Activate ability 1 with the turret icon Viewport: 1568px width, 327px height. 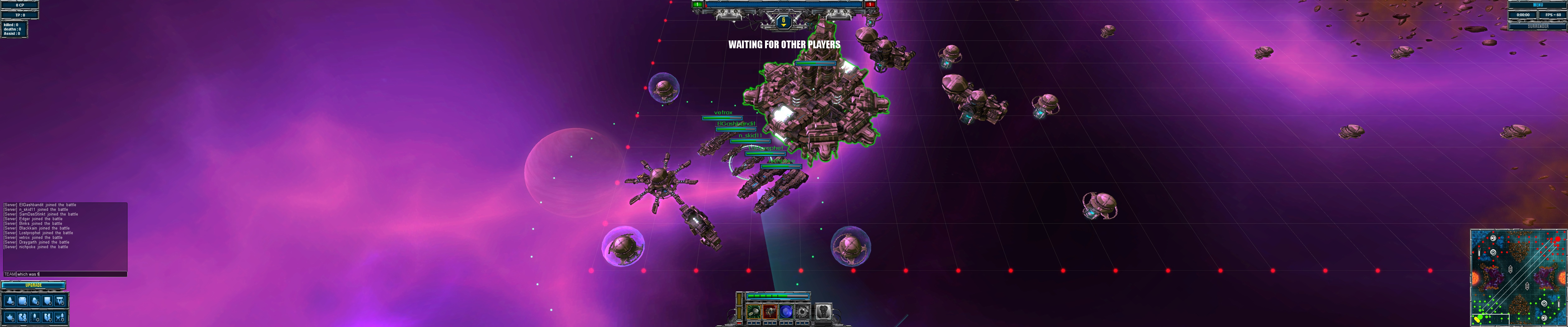[x=754, y=312]
